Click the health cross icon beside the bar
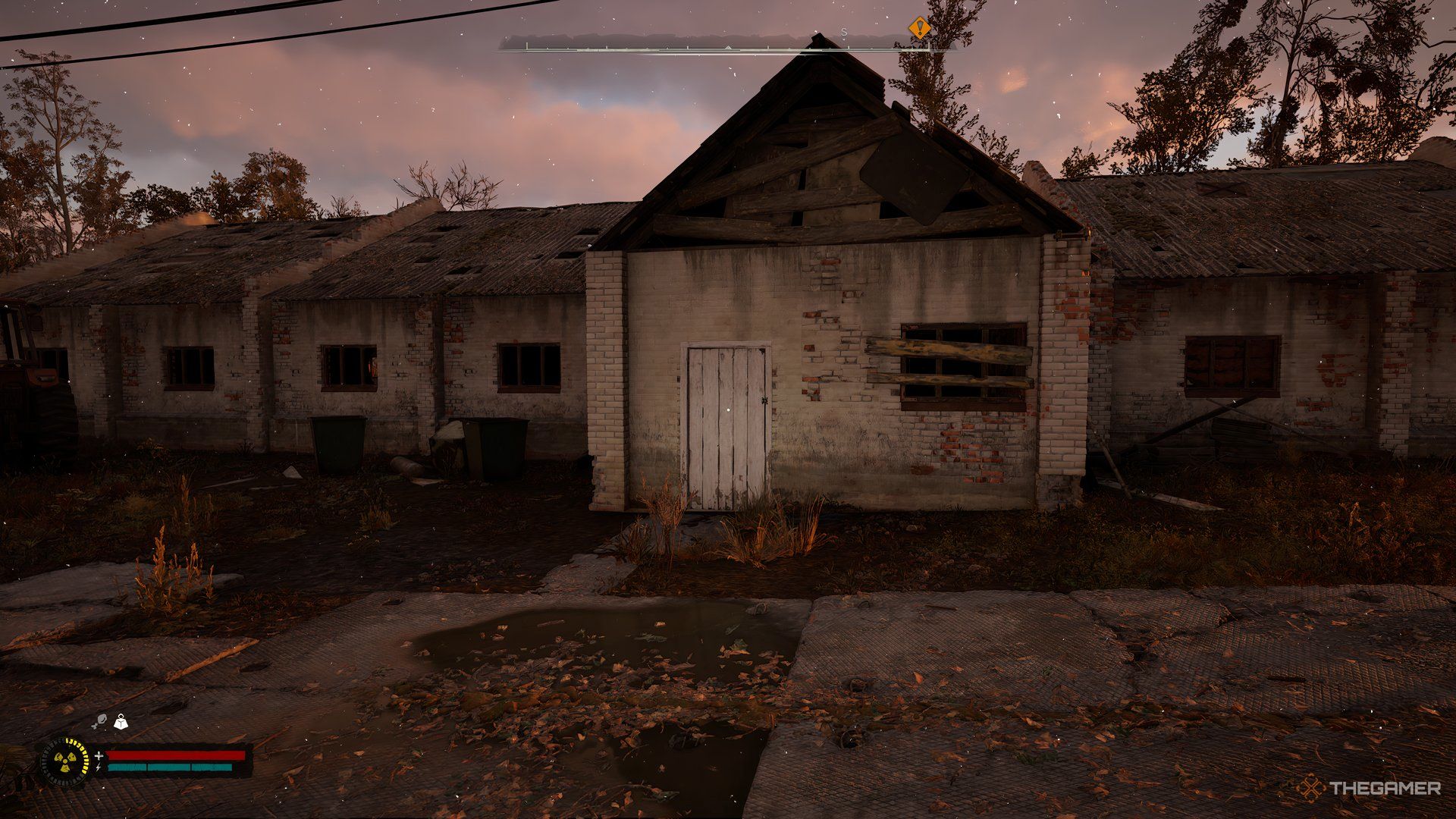Image resolution: width=1456 pixels, height=819 pixels. pyautogui.click(x=99, y=755)
